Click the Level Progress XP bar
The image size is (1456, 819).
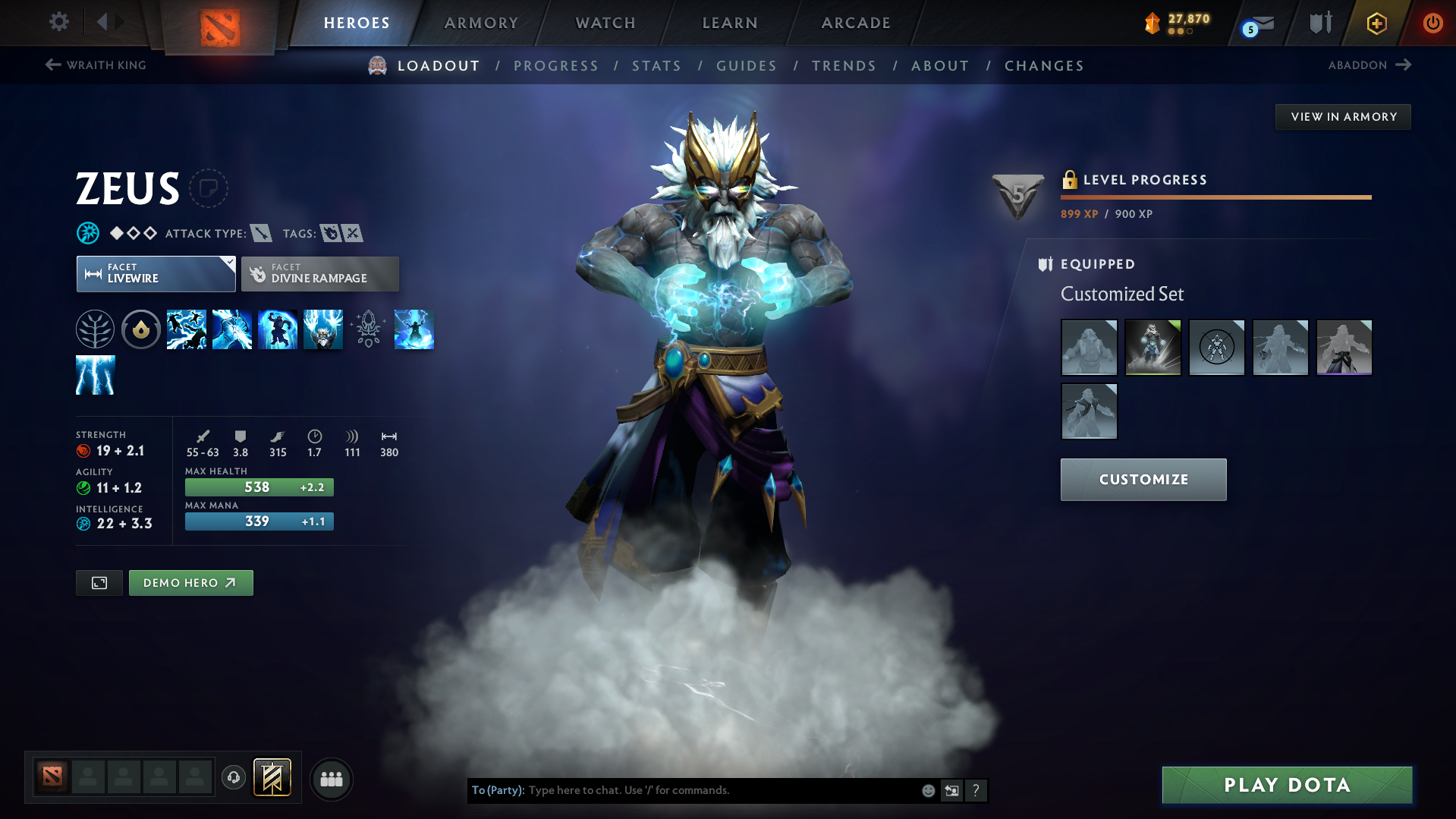1214,197
